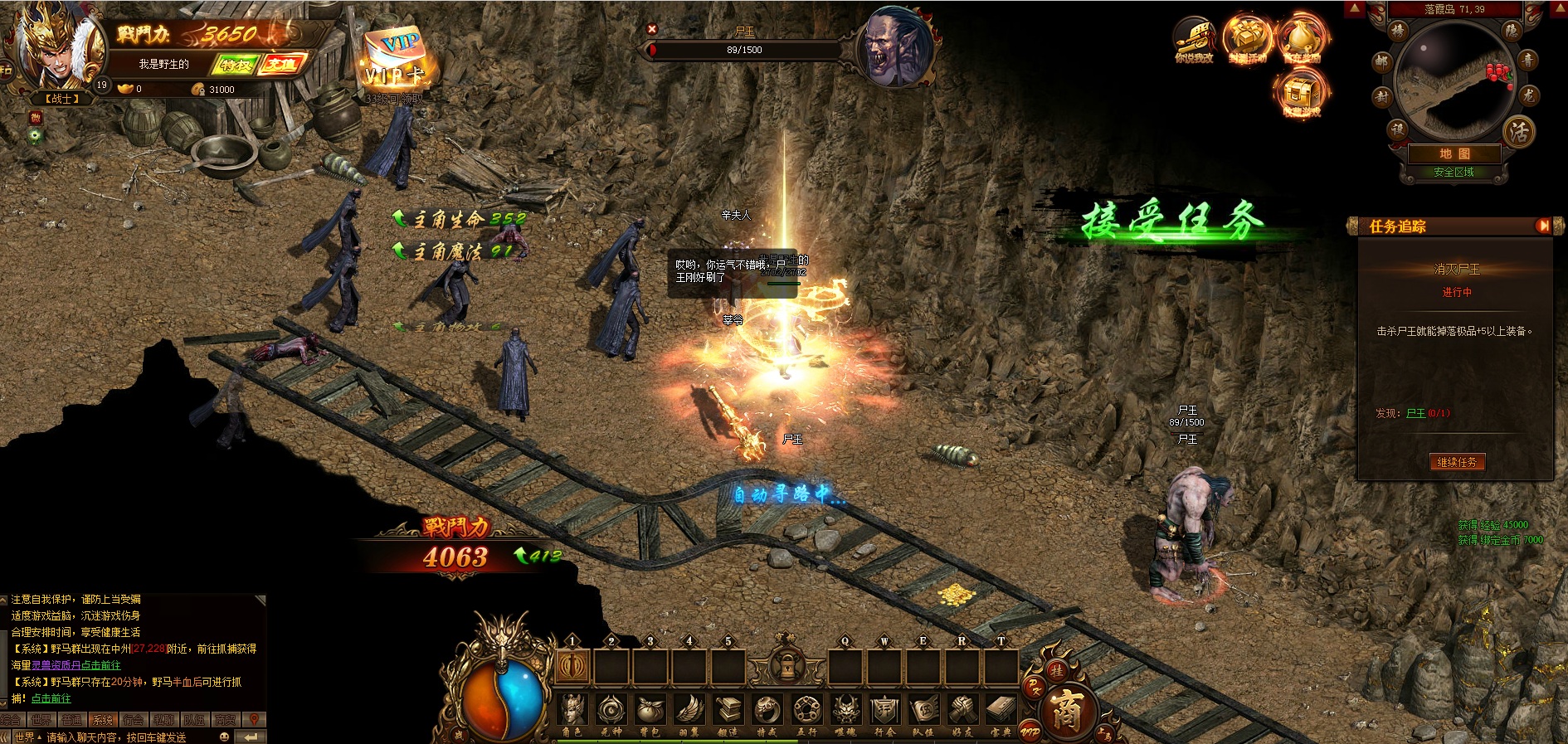Open the 锻造 forging menu
Image resolution: width=1568 pixels, height=744 pixels.
[x=728, y=713]
